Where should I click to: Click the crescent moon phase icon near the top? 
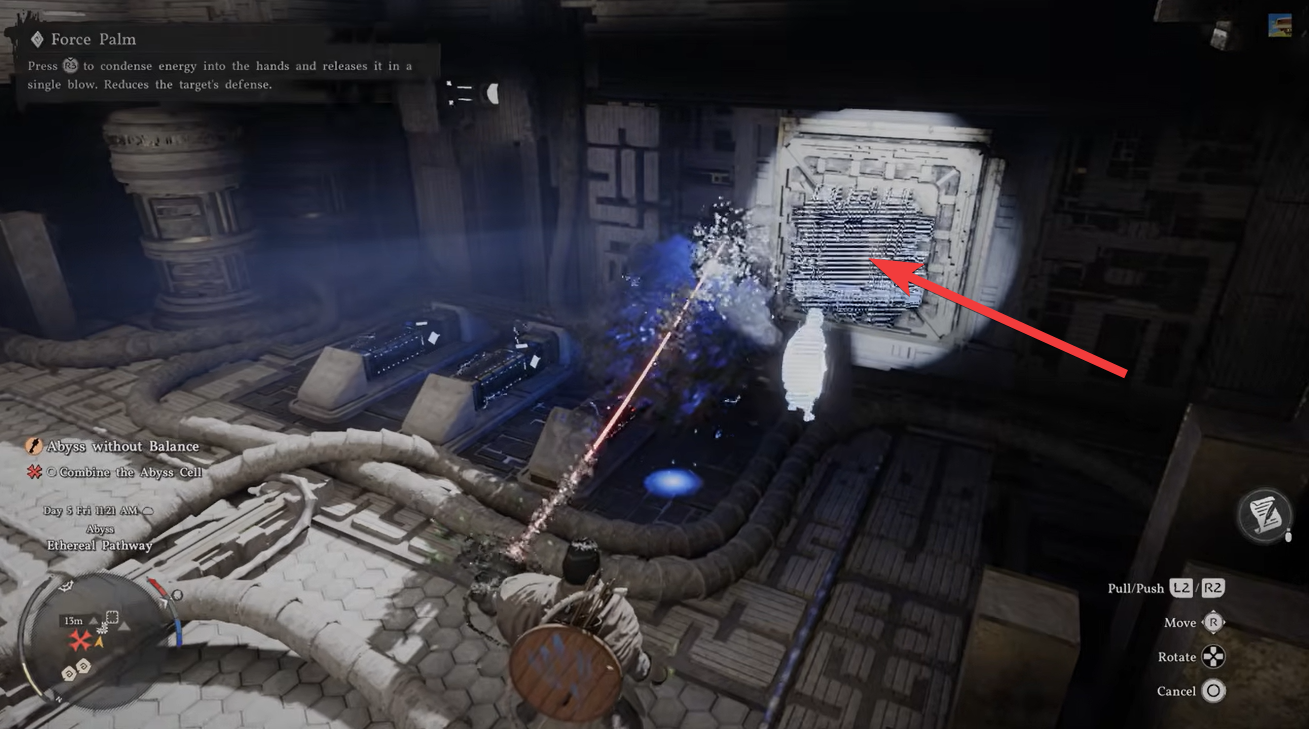pyautogui.click(x=492, y=92)
